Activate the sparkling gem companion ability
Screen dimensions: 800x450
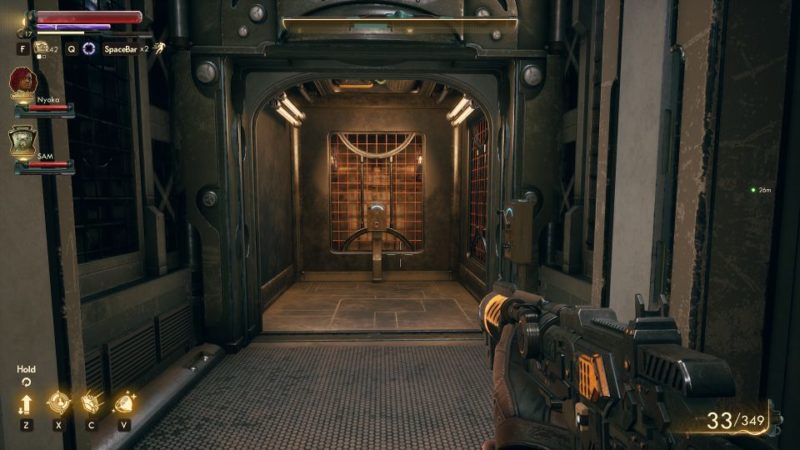point(124,403)
